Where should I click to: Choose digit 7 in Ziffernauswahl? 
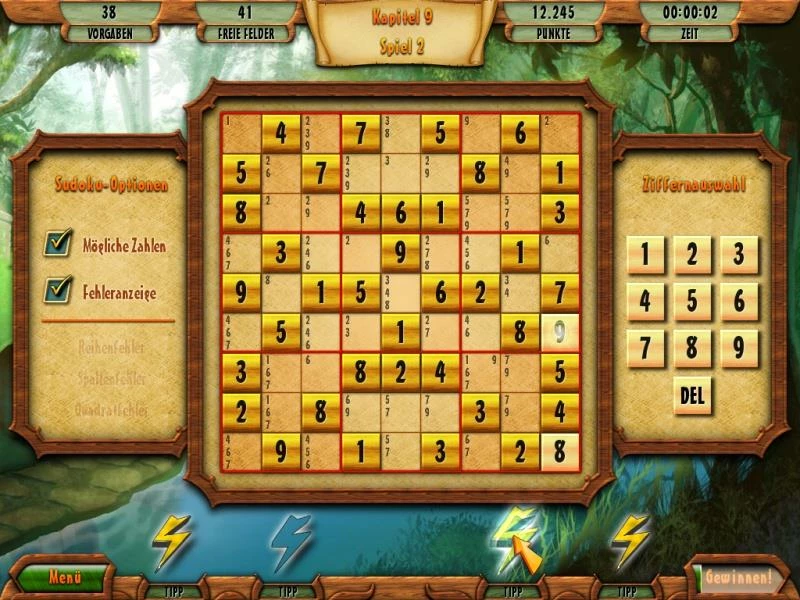click(x=645, y=348)
